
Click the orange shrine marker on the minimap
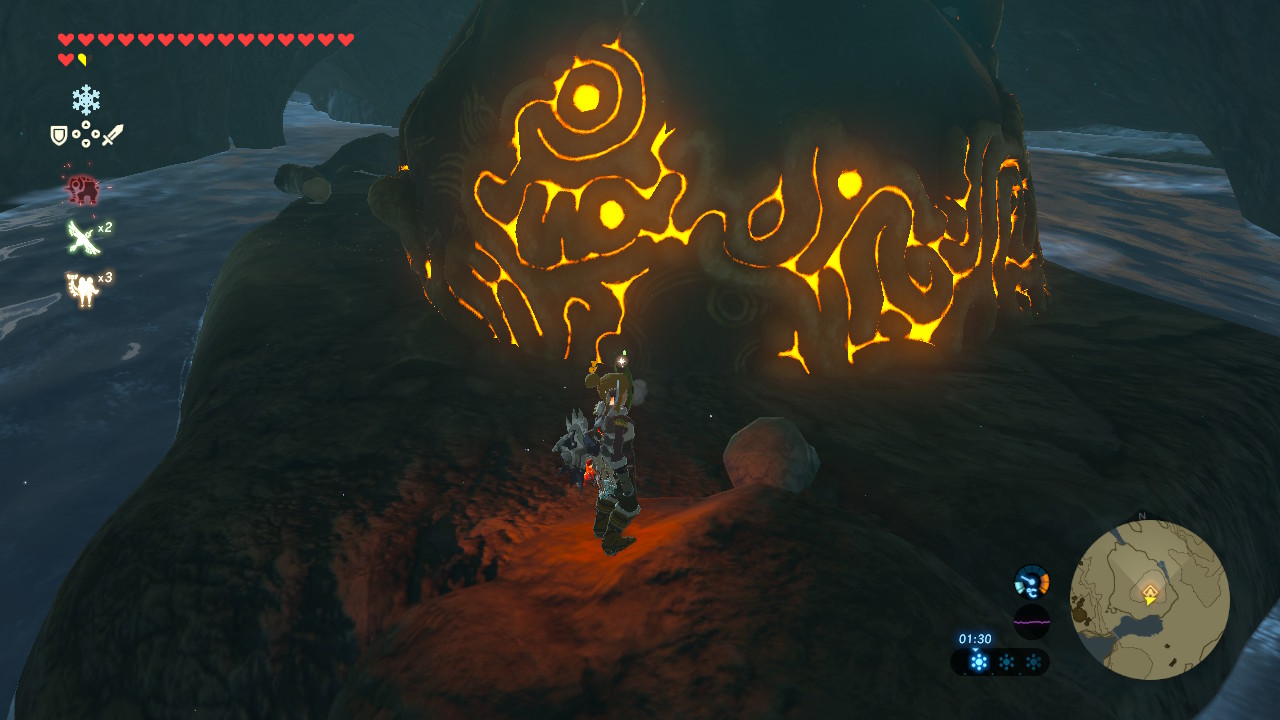tap(1150, 594)
